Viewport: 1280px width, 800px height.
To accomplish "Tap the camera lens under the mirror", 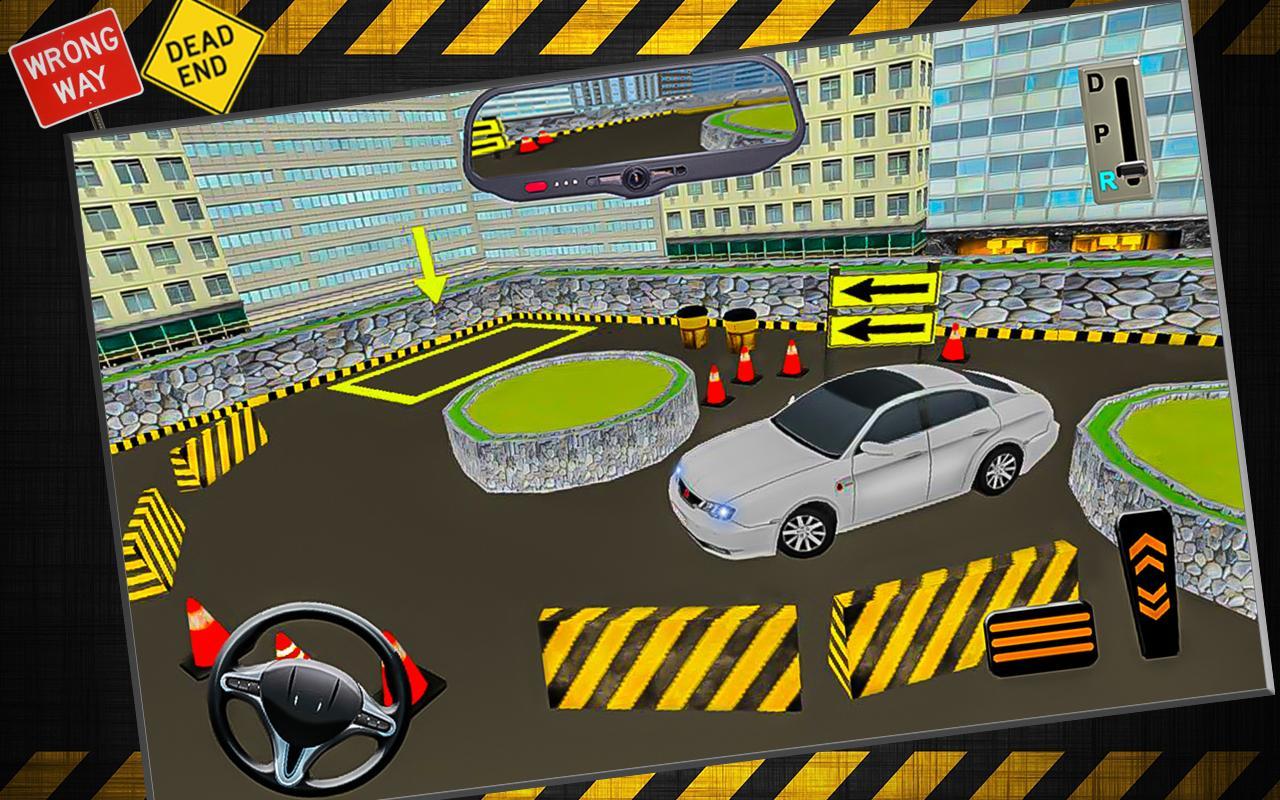I will click(x=636, y=177).
